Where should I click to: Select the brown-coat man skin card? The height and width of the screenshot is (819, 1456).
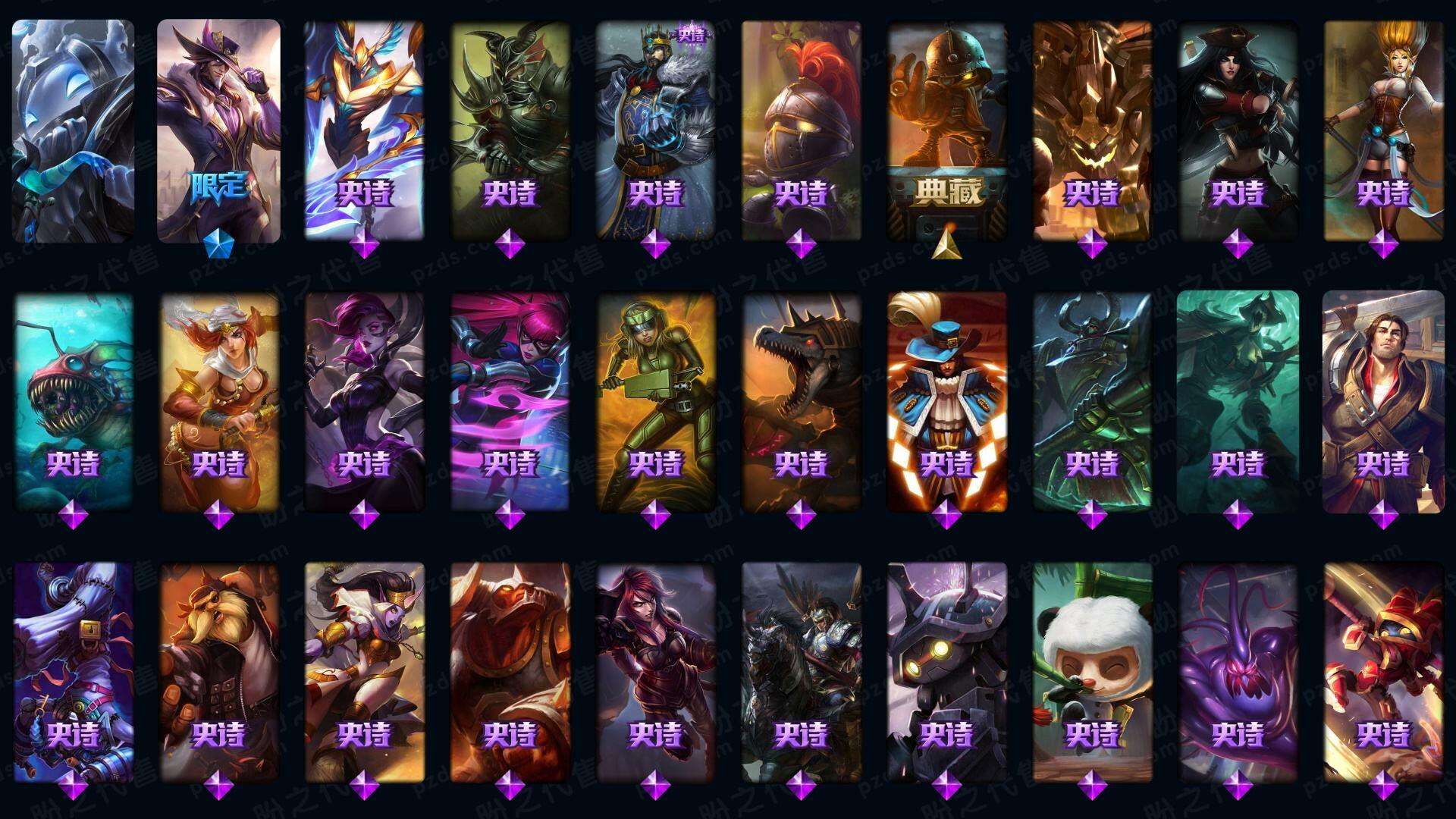click(x=1383, y=402)
